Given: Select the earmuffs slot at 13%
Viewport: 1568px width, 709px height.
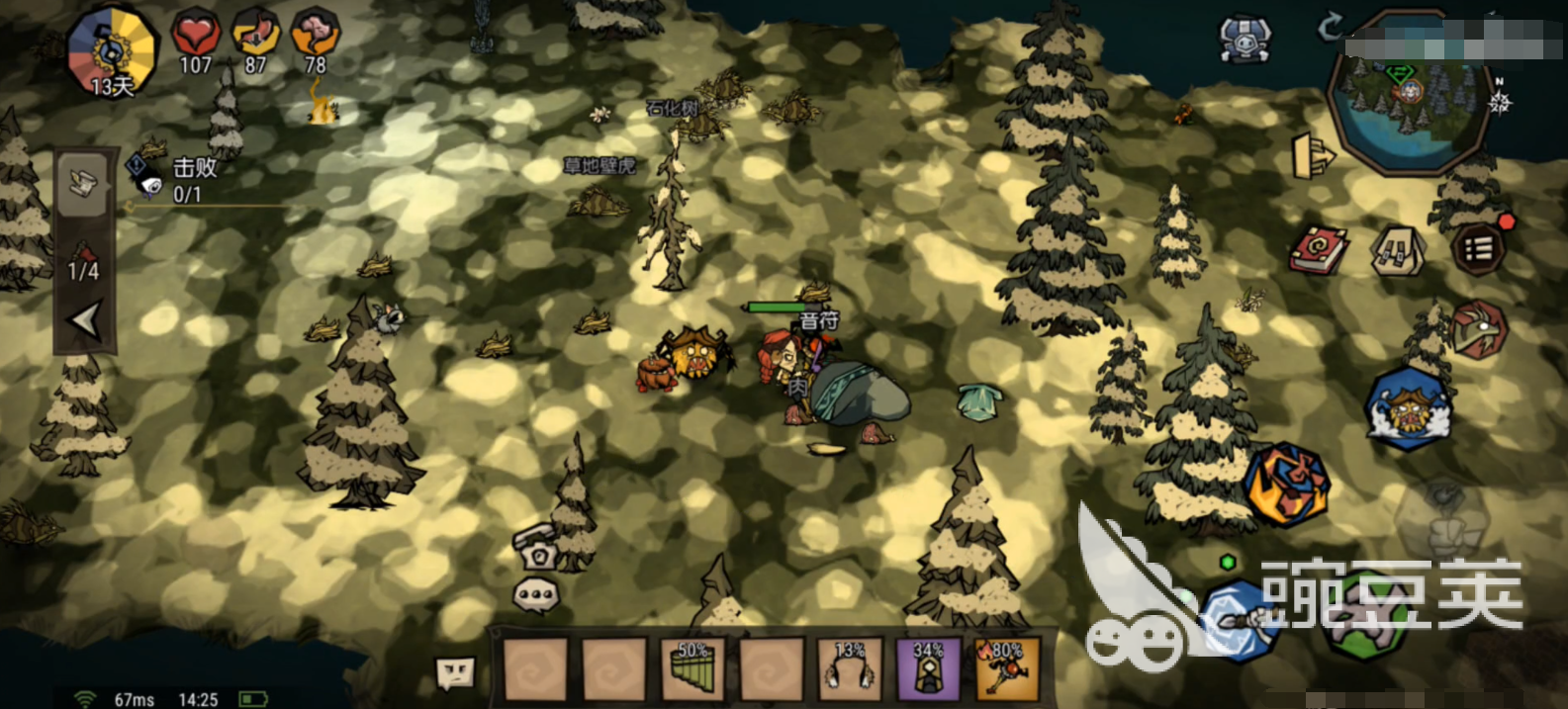Looking at the screenshot, I should coord(850,669).
